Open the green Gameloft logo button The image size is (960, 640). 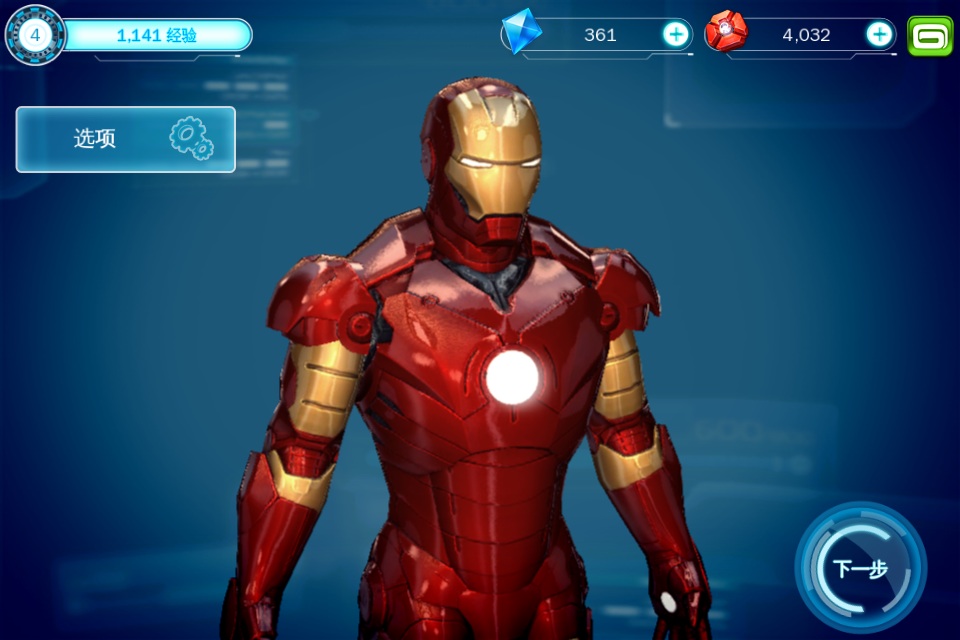click(930, 36)
